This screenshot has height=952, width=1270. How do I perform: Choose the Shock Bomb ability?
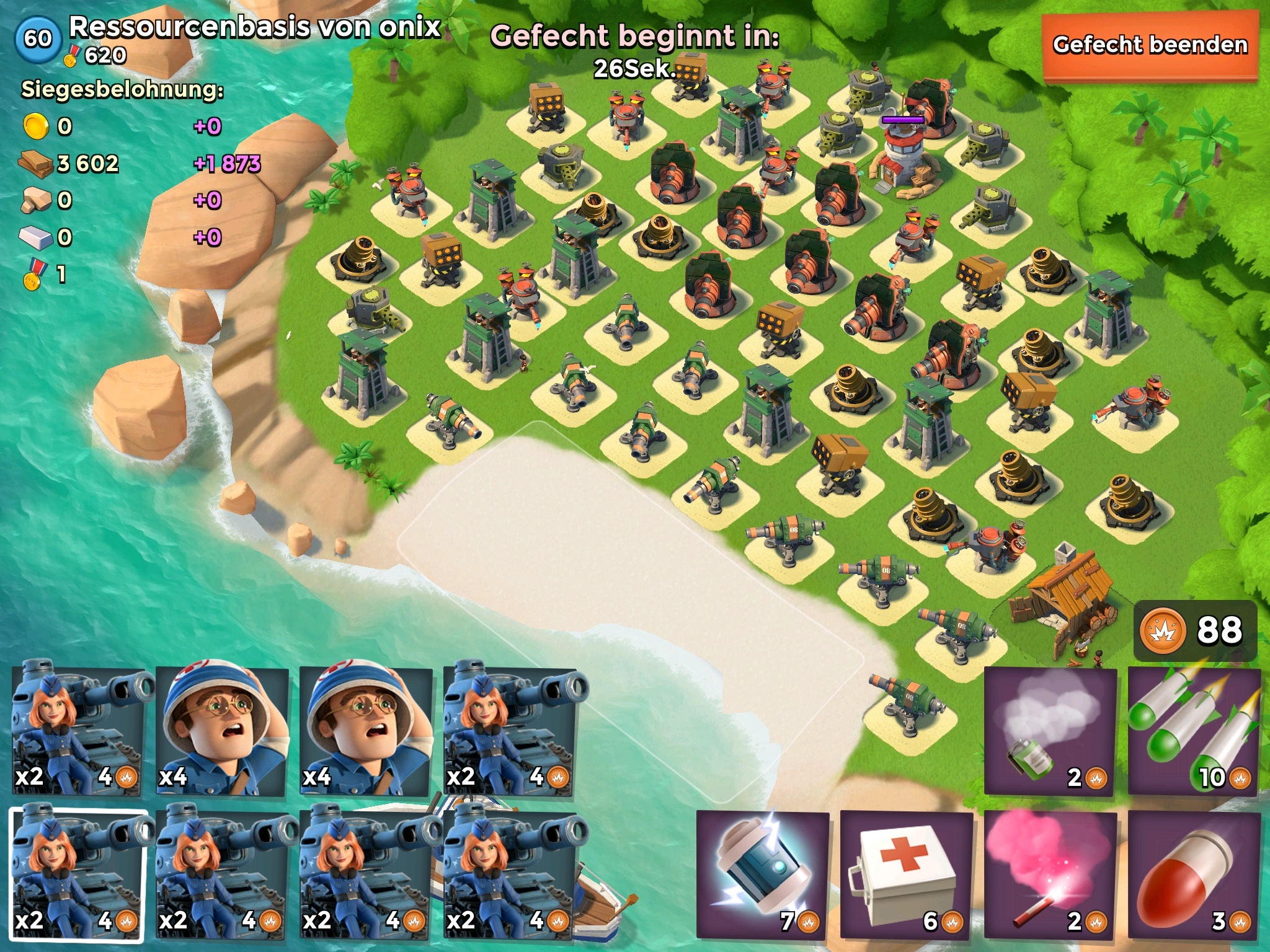762,874
